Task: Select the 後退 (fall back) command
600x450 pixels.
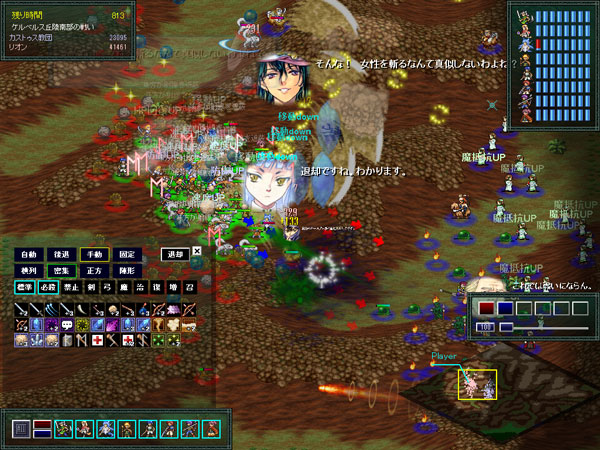Action: point(61,254)
